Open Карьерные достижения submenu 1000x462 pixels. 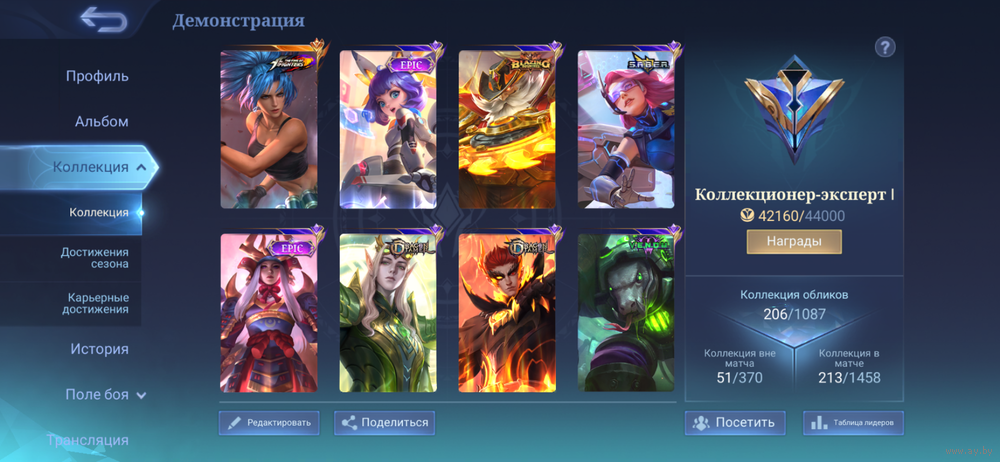98,303
